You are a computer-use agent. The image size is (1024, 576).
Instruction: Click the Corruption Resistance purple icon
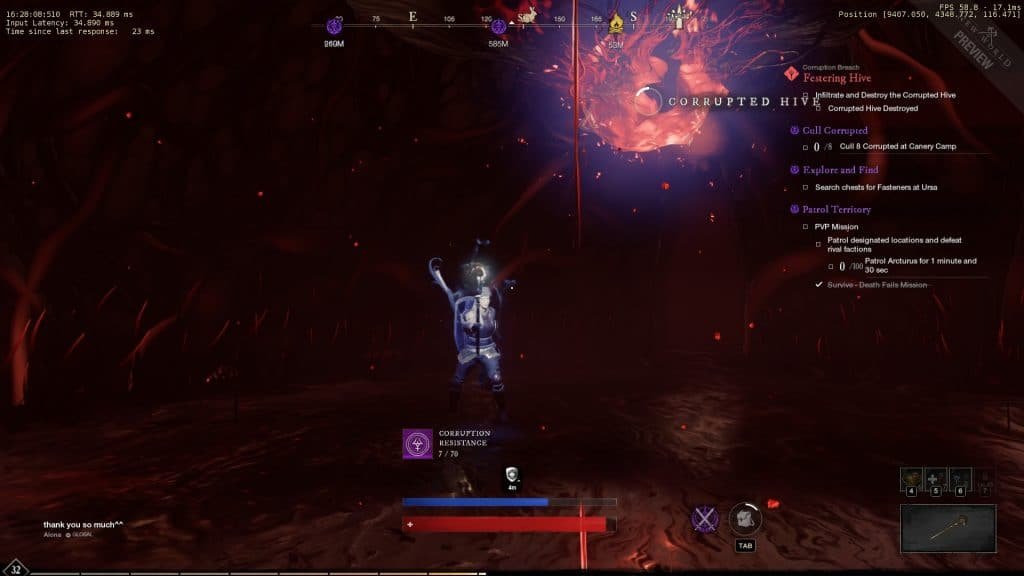[417, 444]
